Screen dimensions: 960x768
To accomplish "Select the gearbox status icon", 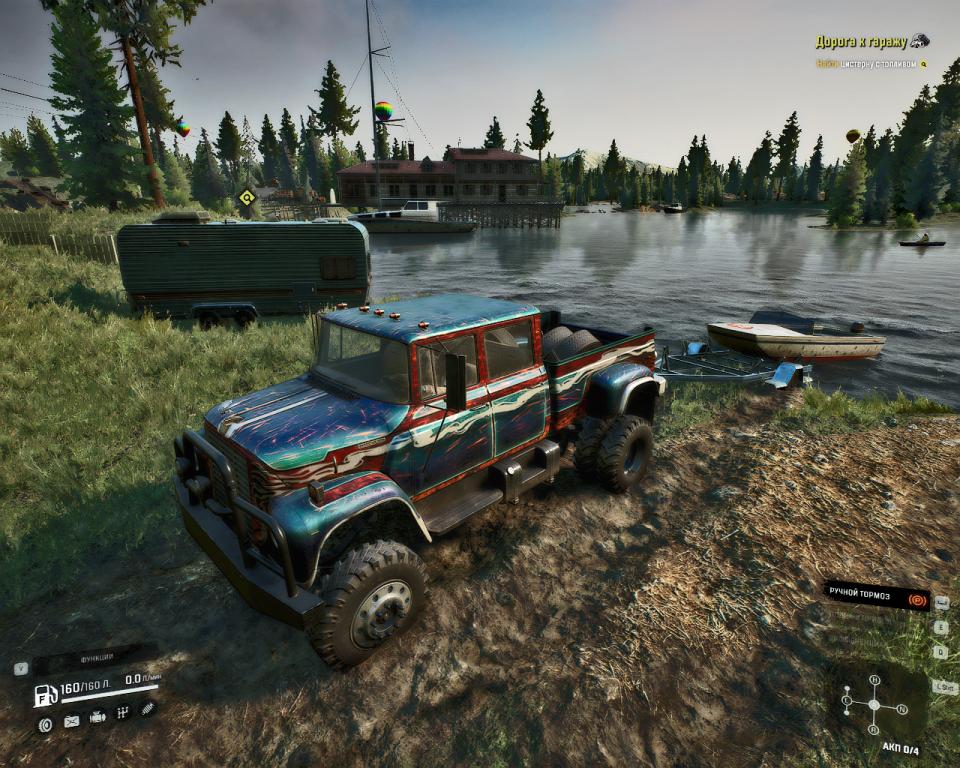I will 123,712.
